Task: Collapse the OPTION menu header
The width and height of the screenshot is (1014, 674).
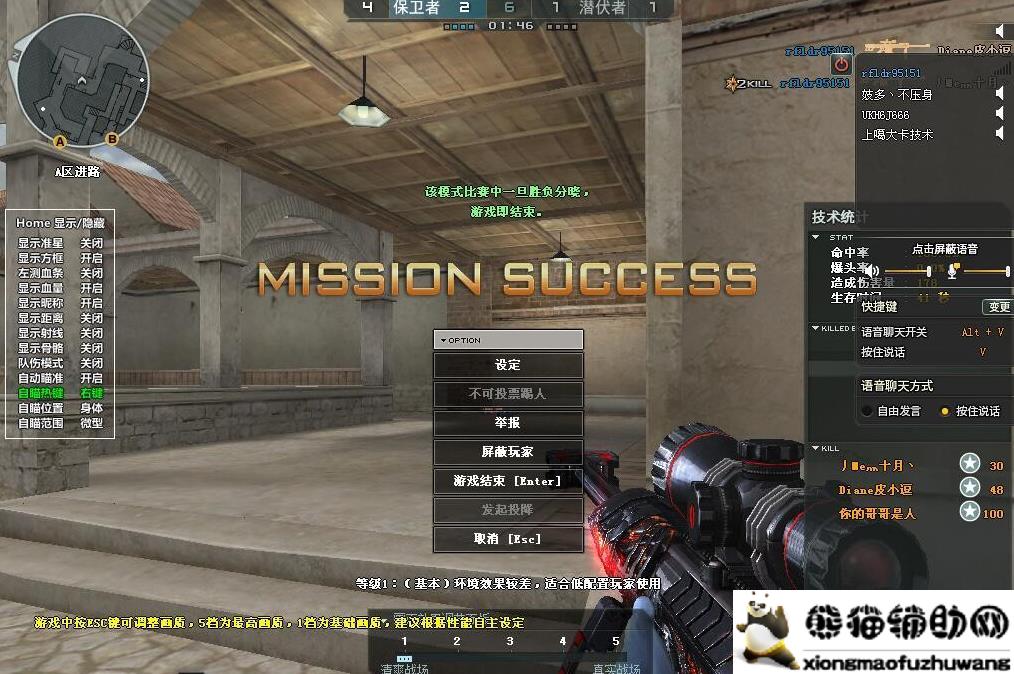Action: pos(443,340)
